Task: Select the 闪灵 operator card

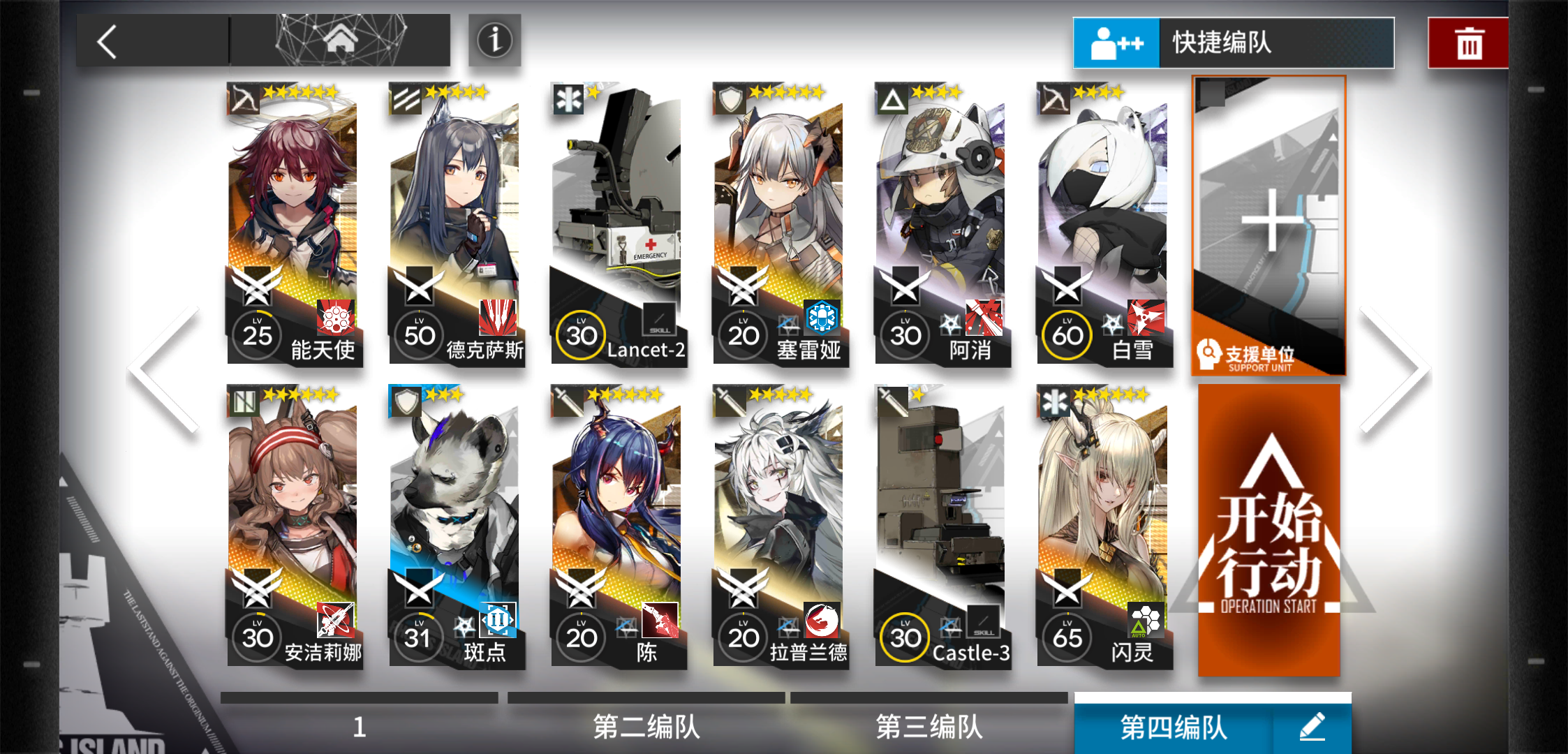Action: pyautogui.click(x=1102, y=526)
